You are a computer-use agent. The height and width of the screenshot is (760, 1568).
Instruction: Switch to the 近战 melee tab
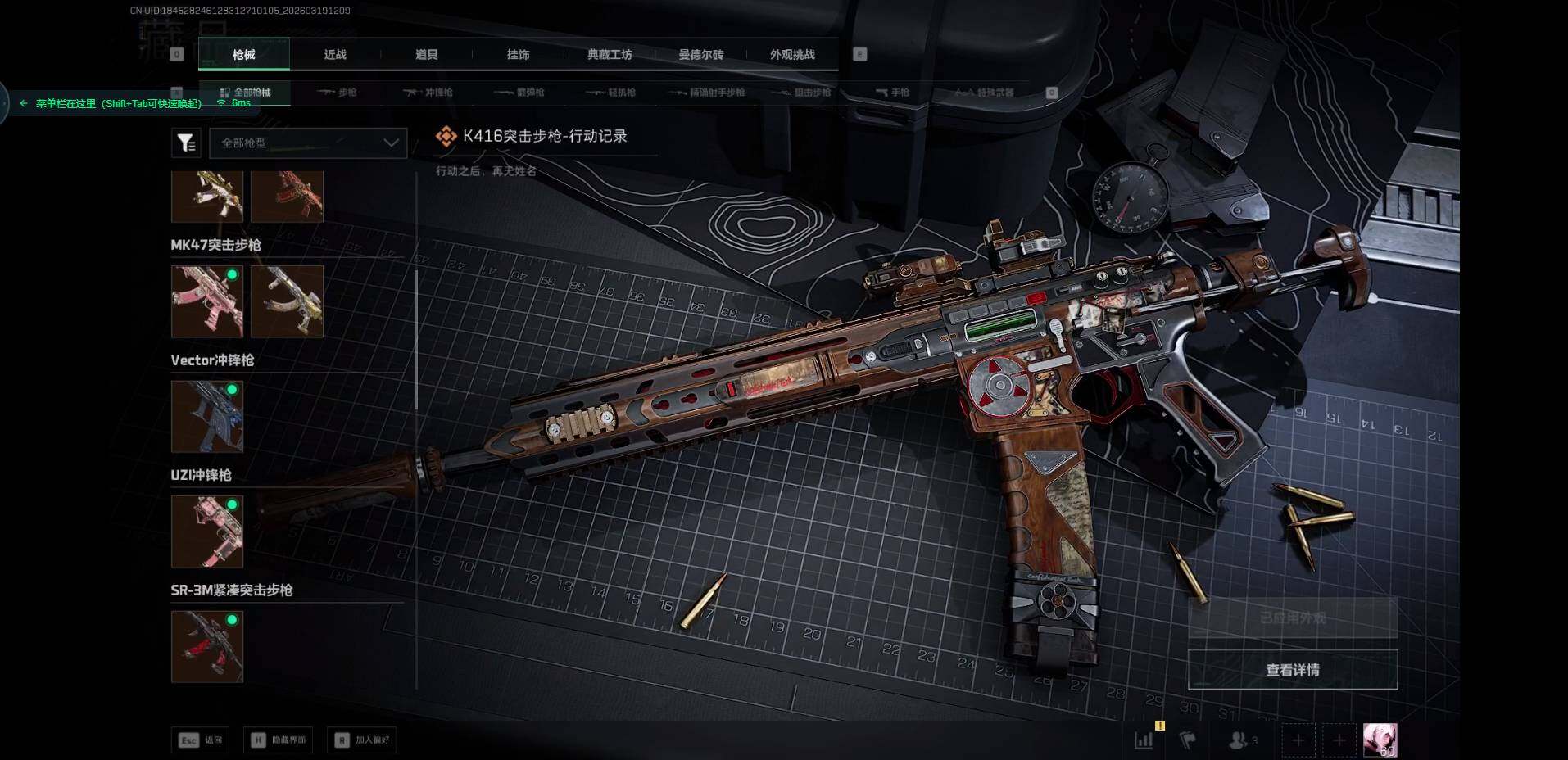[x=335, y=55]
